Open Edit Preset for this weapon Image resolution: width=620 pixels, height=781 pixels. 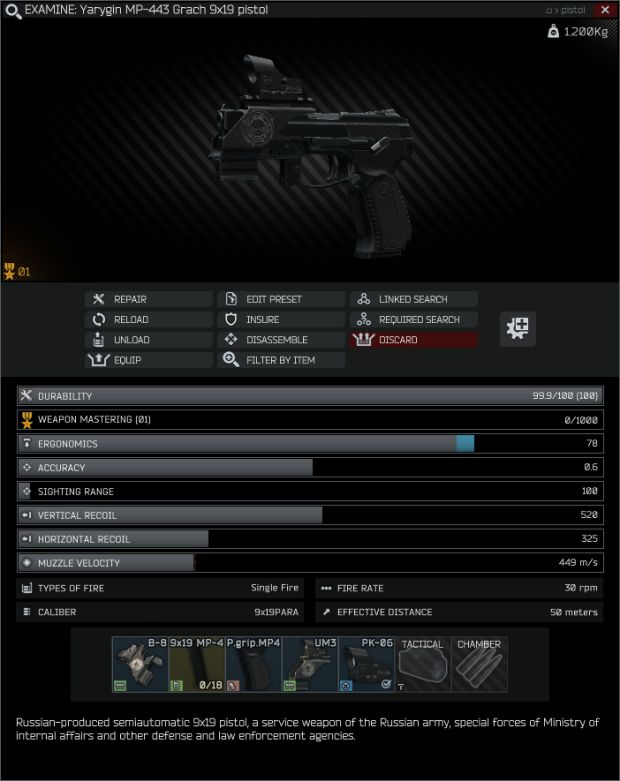[281, 299]
